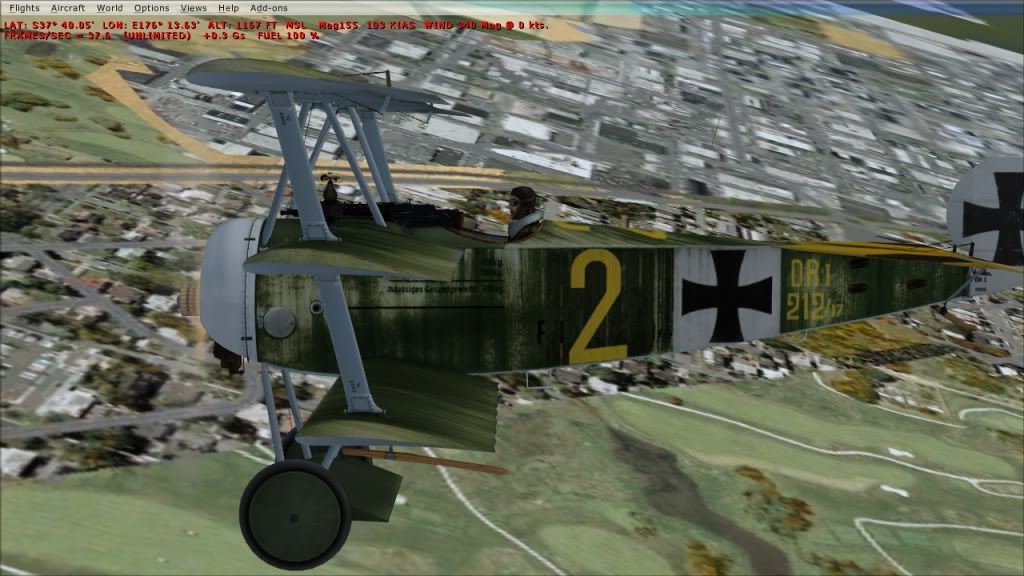Open the Views menu

194,8
